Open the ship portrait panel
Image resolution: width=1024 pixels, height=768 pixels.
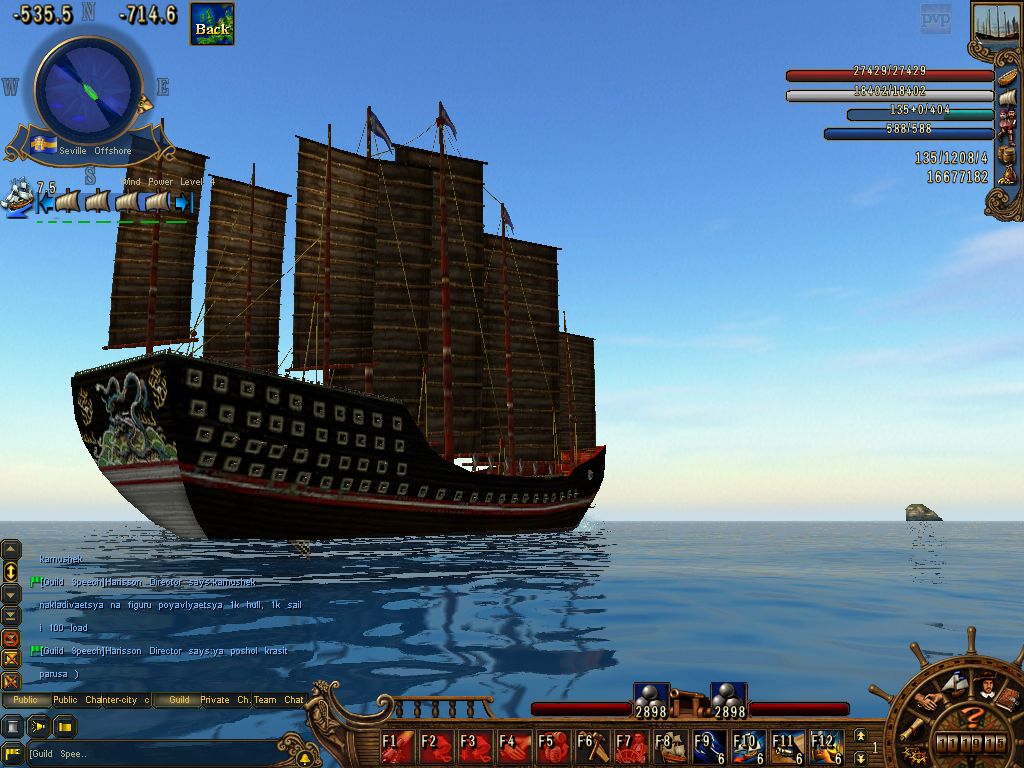994,24
